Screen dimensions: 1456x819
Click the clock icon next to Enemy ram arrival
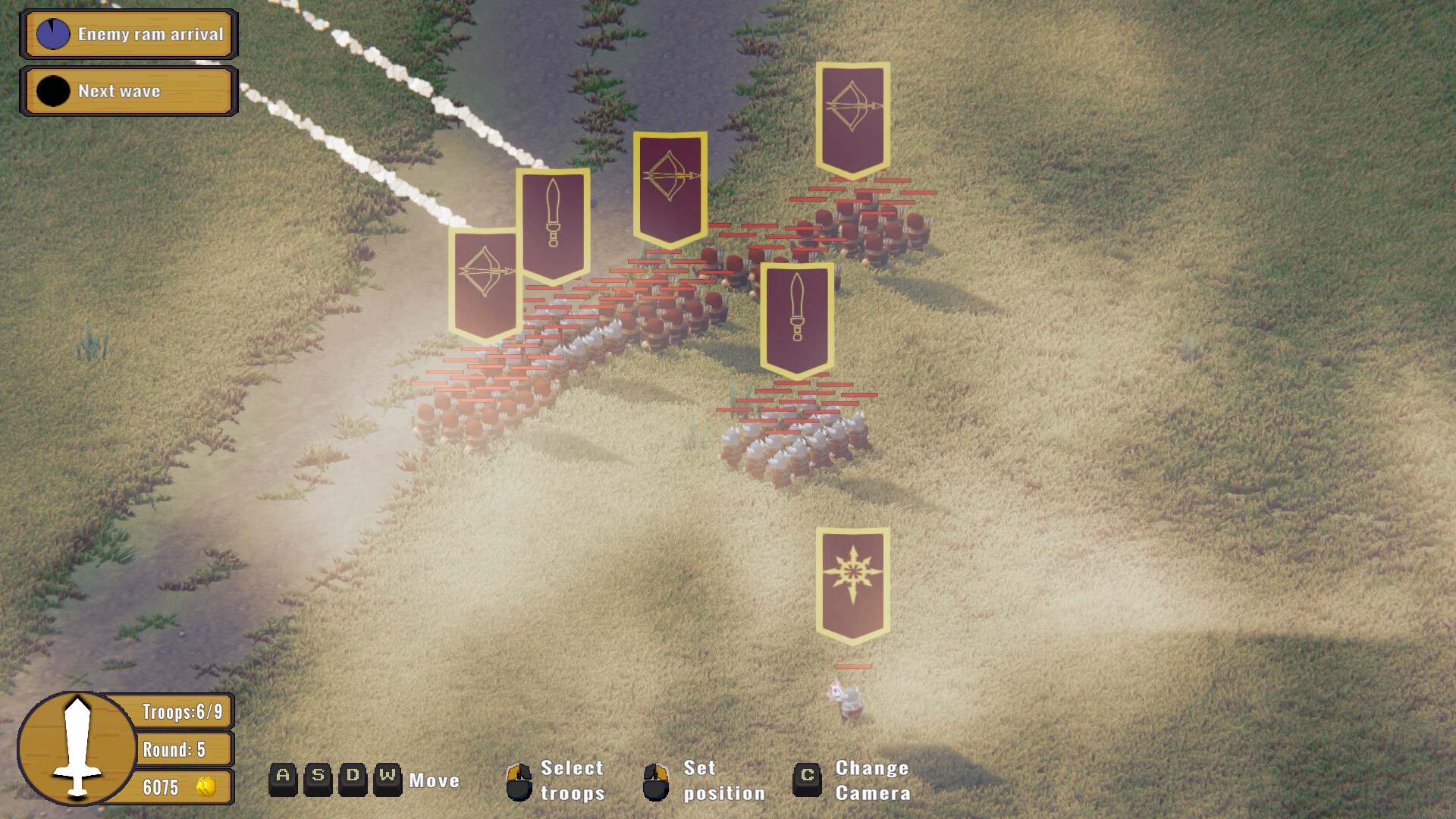pyautogui.click(x=52, y=33)
